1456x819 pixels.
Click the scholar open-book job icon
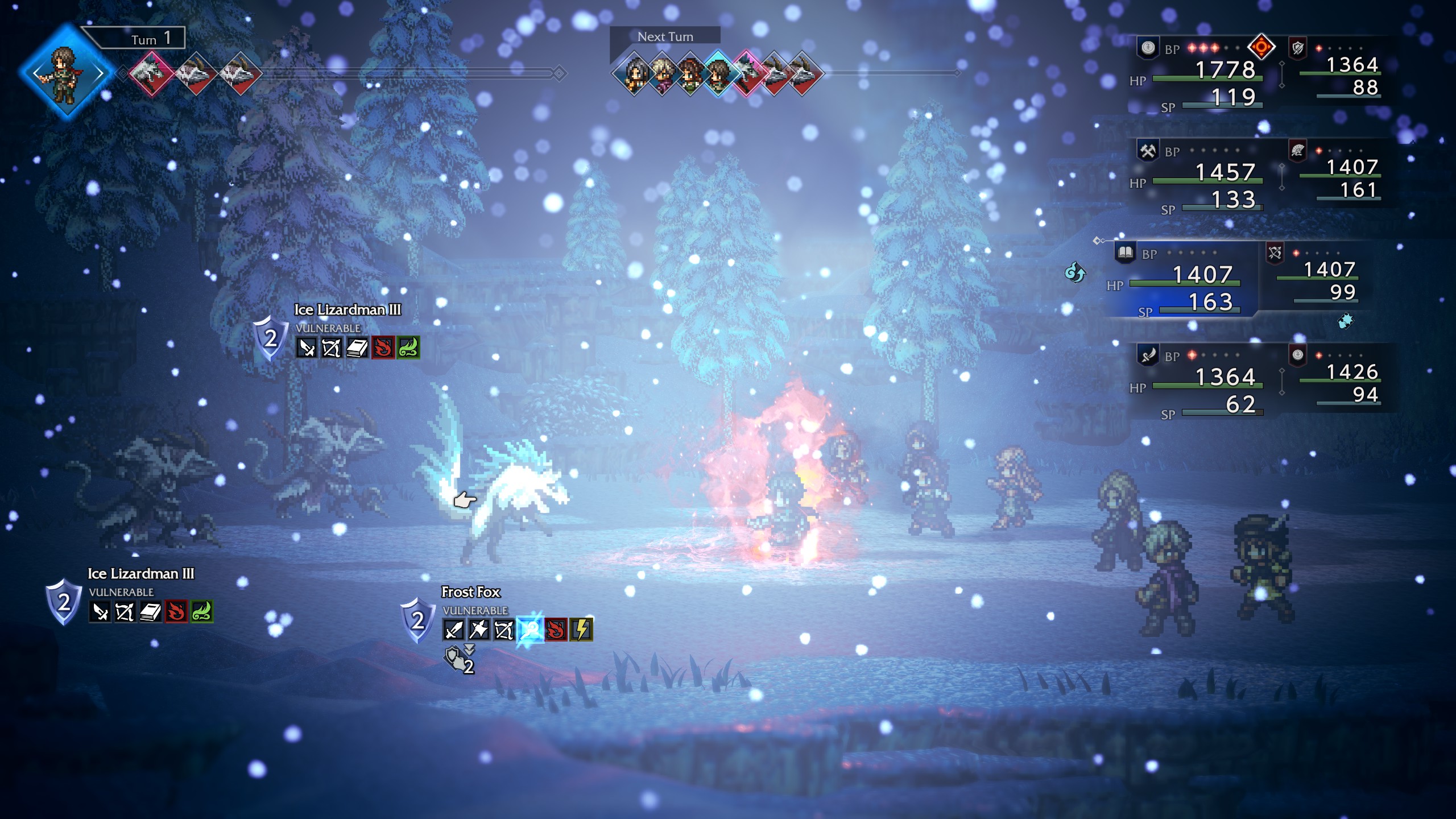1124,253
